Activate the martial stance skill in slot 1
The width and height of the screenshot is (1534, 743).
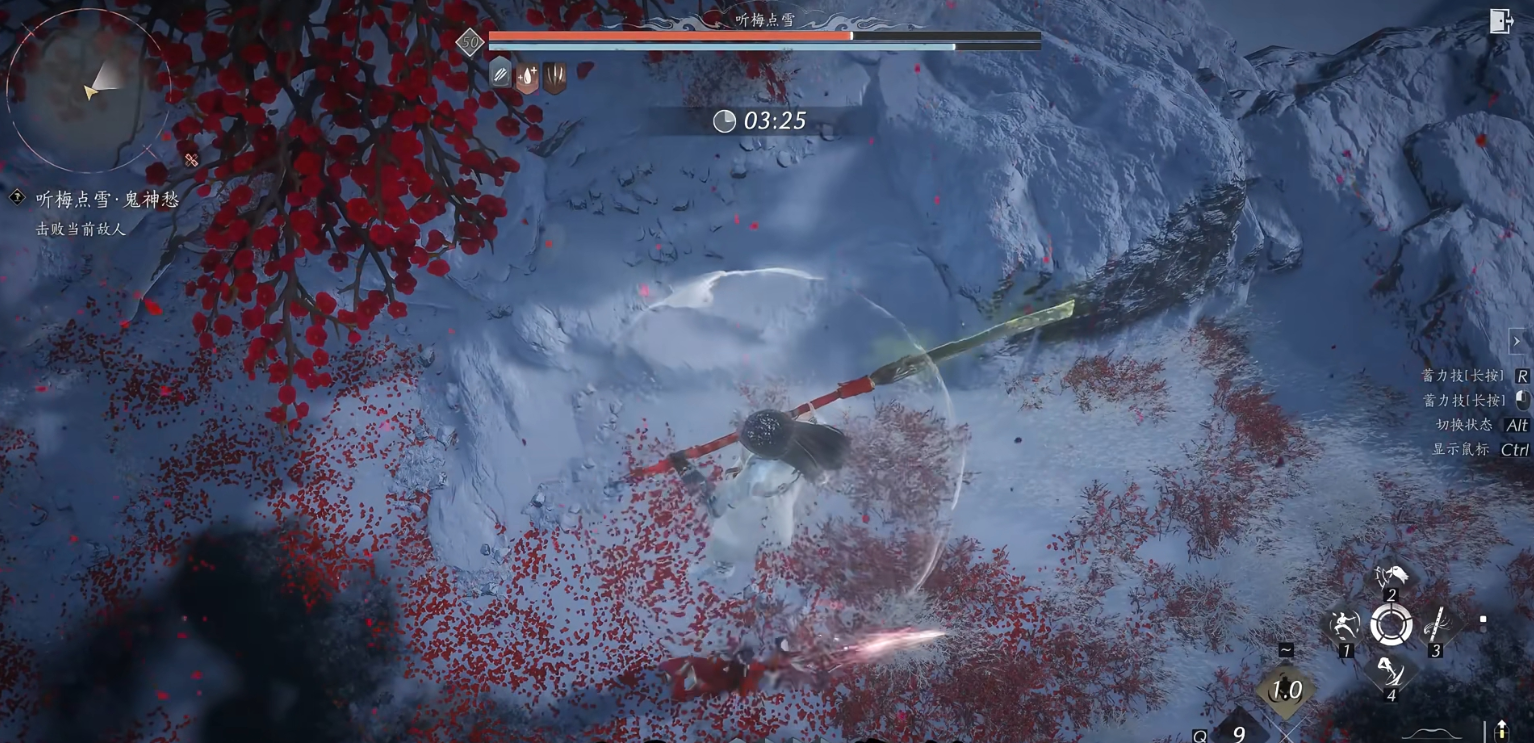[x=1345, y=627]
